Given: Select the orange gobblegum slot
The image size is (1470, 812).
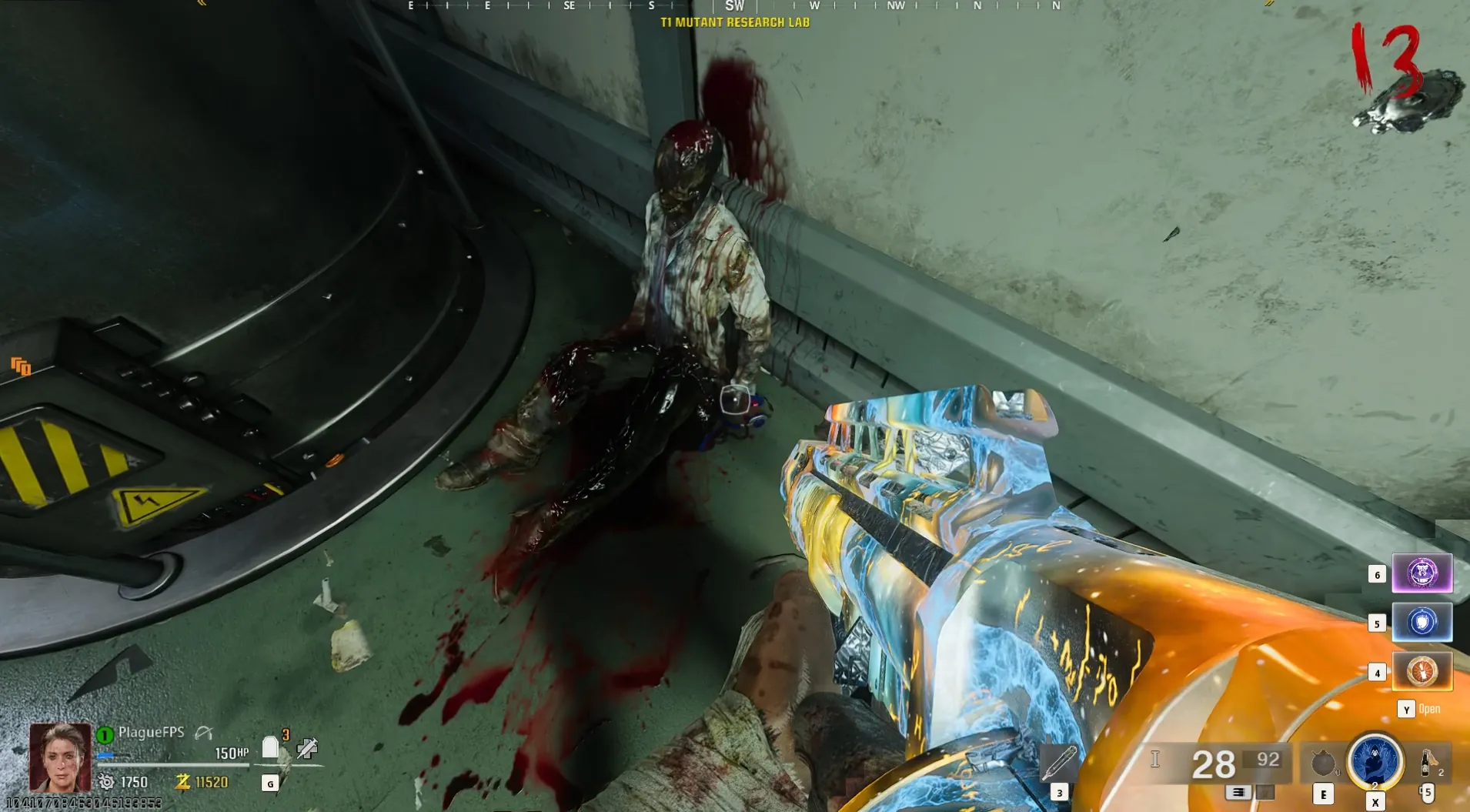Looking at the screenshot, I should coord(1422,671).
